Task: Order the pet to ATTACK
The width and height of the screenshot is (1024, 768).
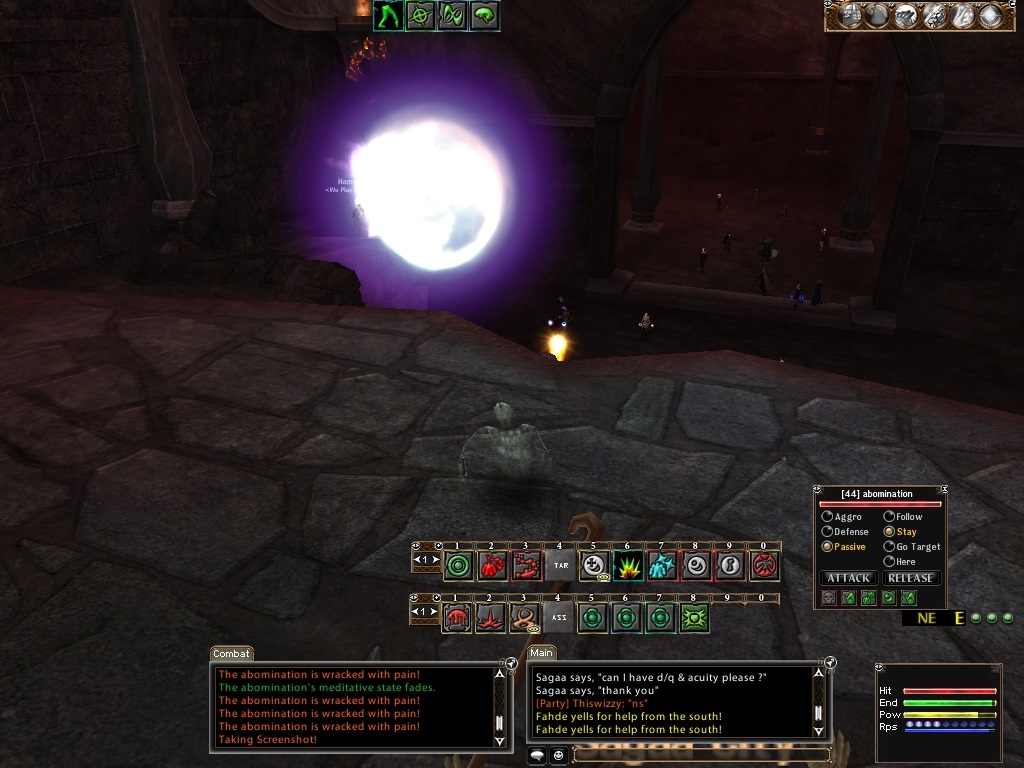Action: (849, 578)
